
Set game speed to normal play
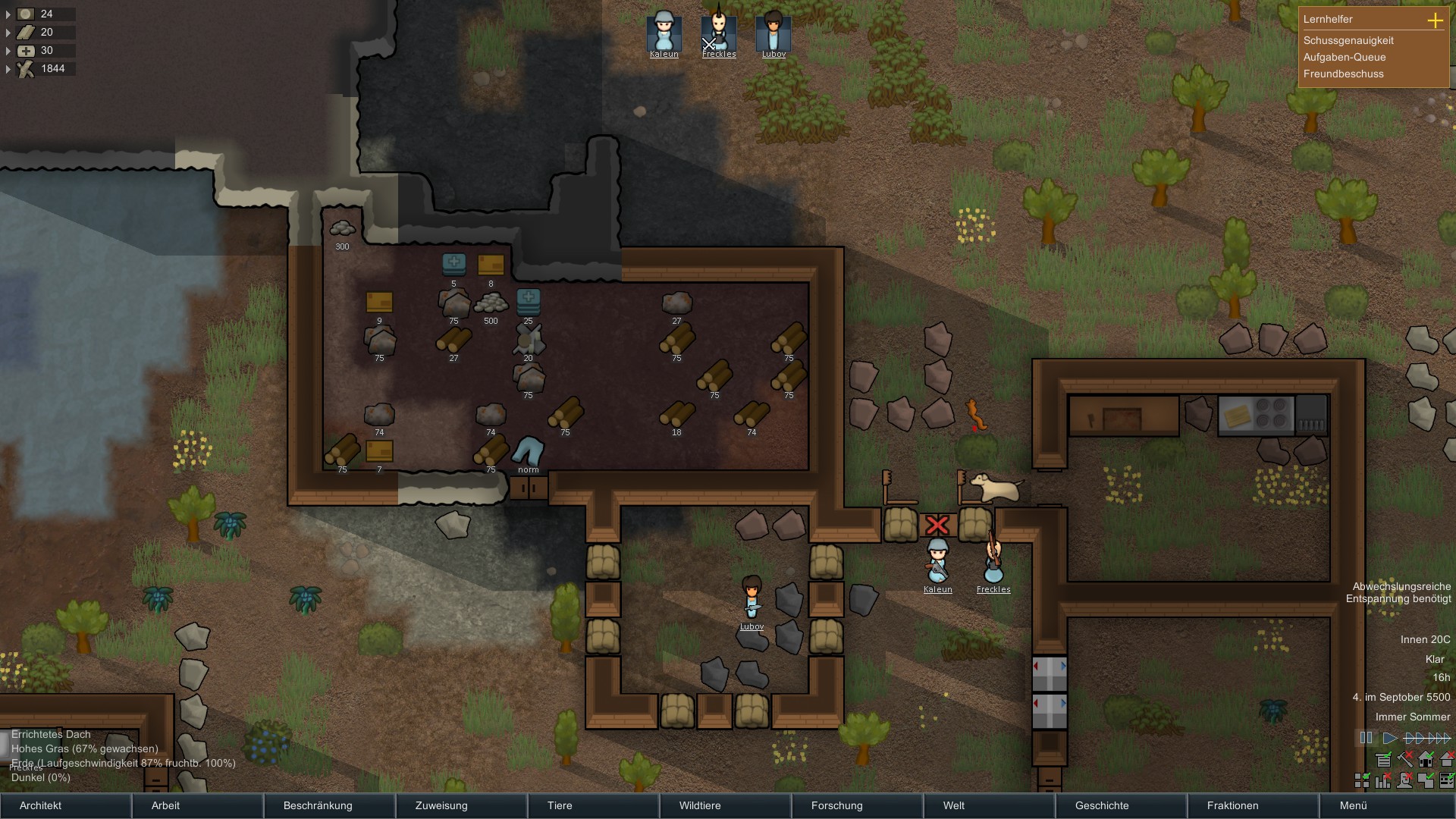click(x=1389, y=738)
